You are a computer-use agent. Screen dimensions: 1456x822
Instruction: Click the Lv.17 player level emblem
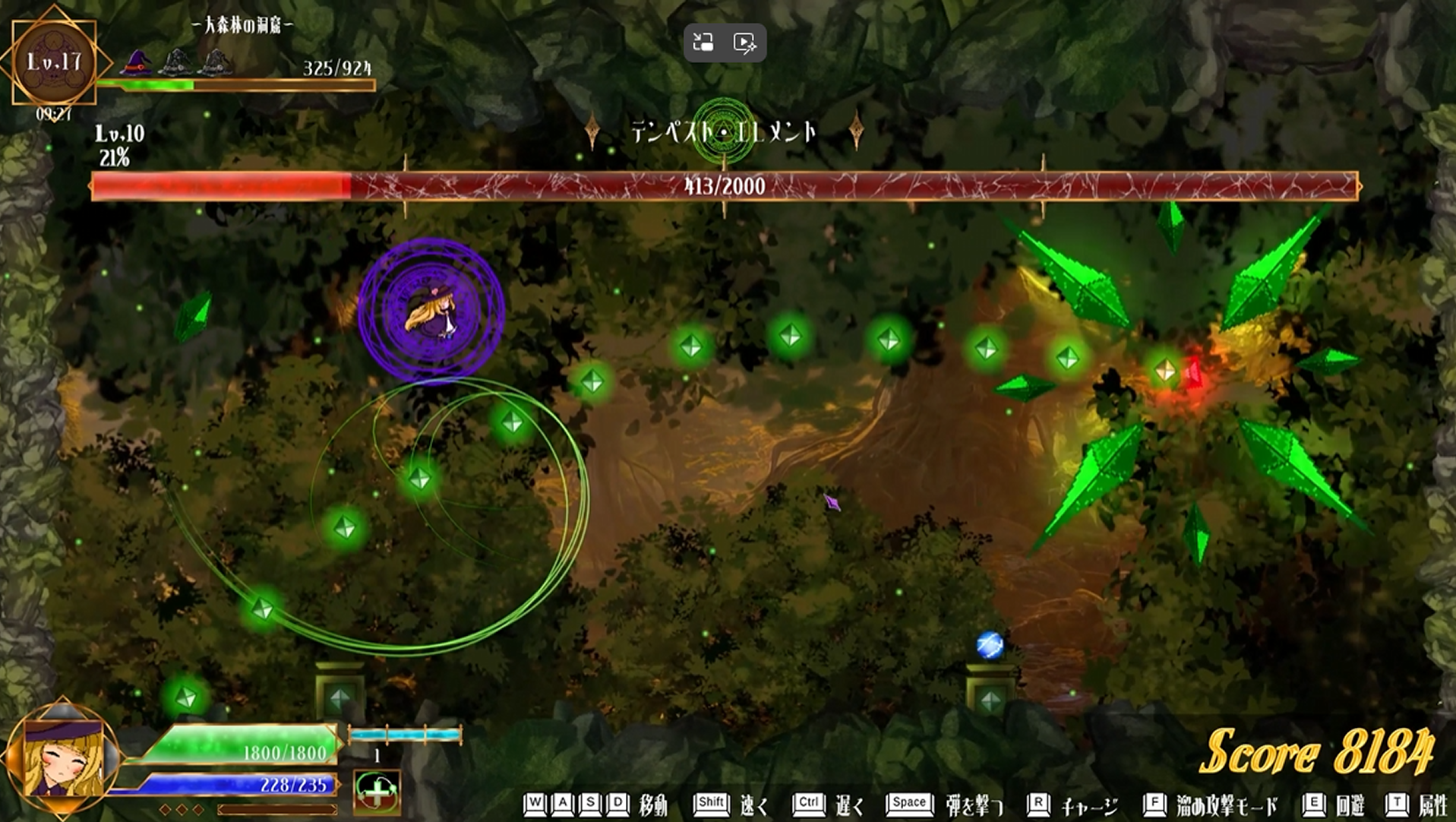click(x=54, y=62)
